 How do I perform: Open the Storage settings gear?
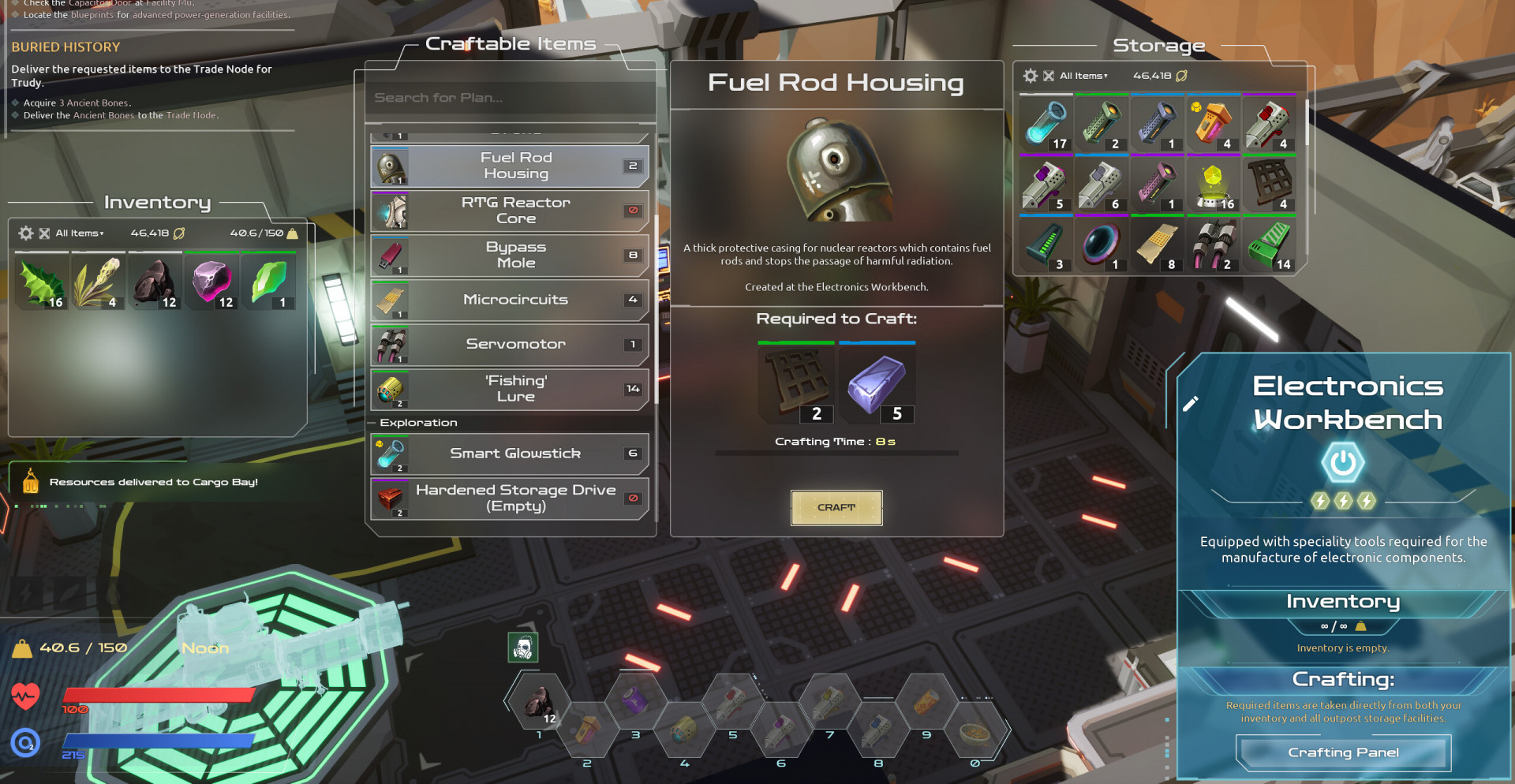coord(1030,76)
